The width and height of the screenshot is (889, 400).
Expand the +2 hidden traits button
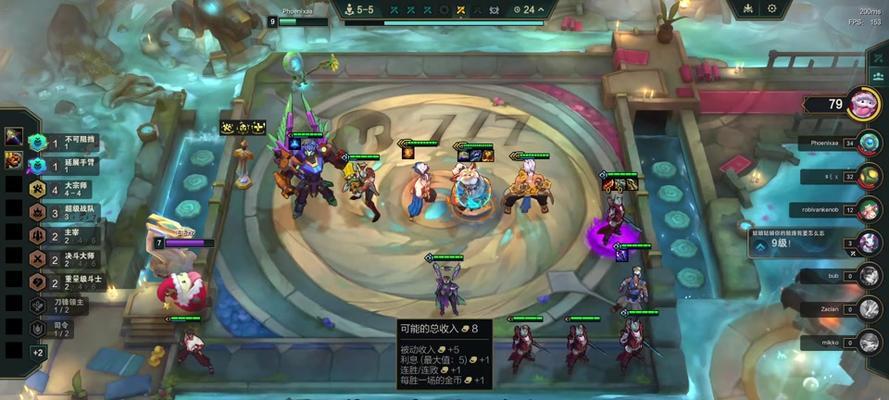[x=38, y=353]
